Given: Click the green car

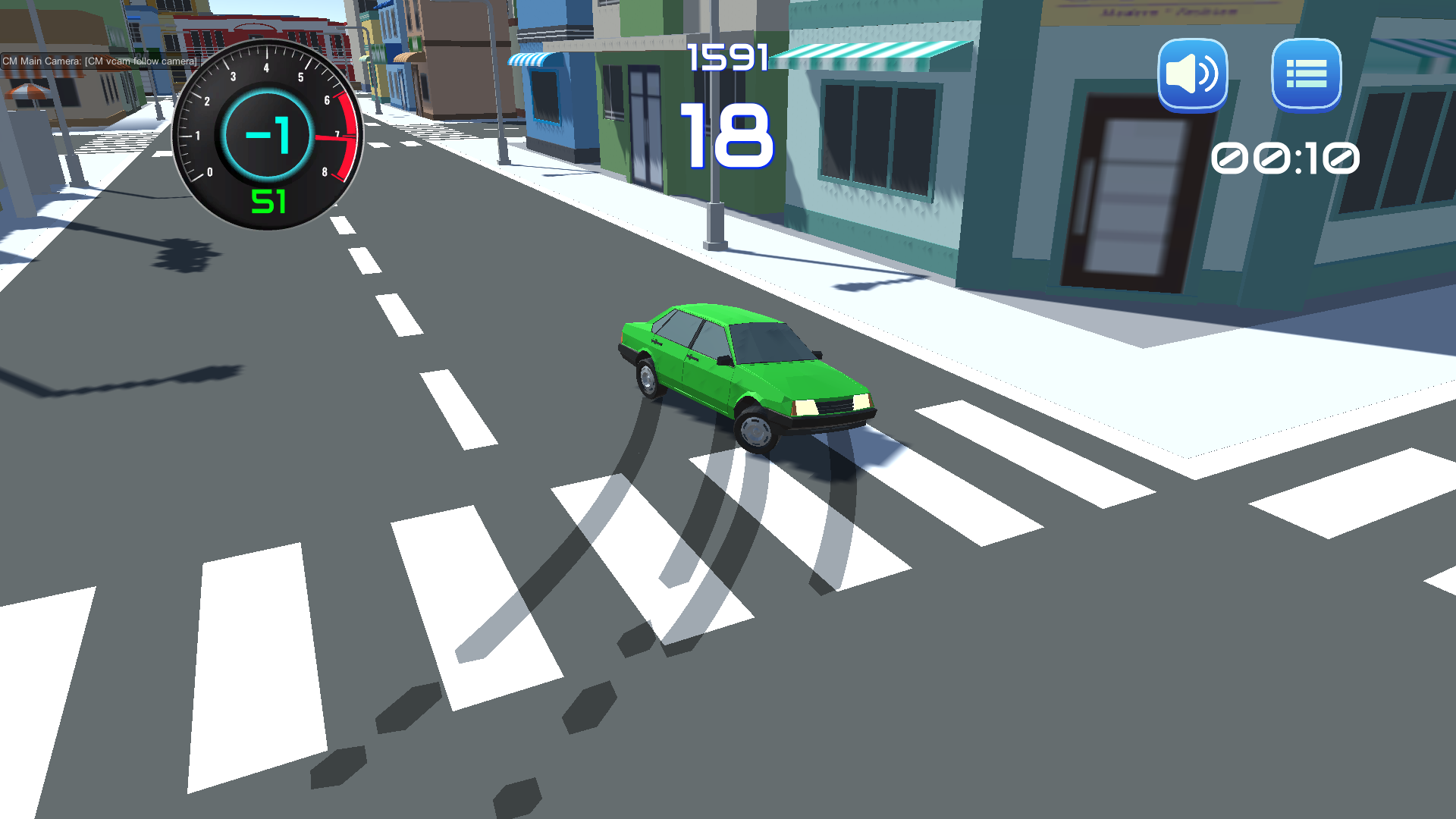Looking at the screenshot, I should click(743, 372).
